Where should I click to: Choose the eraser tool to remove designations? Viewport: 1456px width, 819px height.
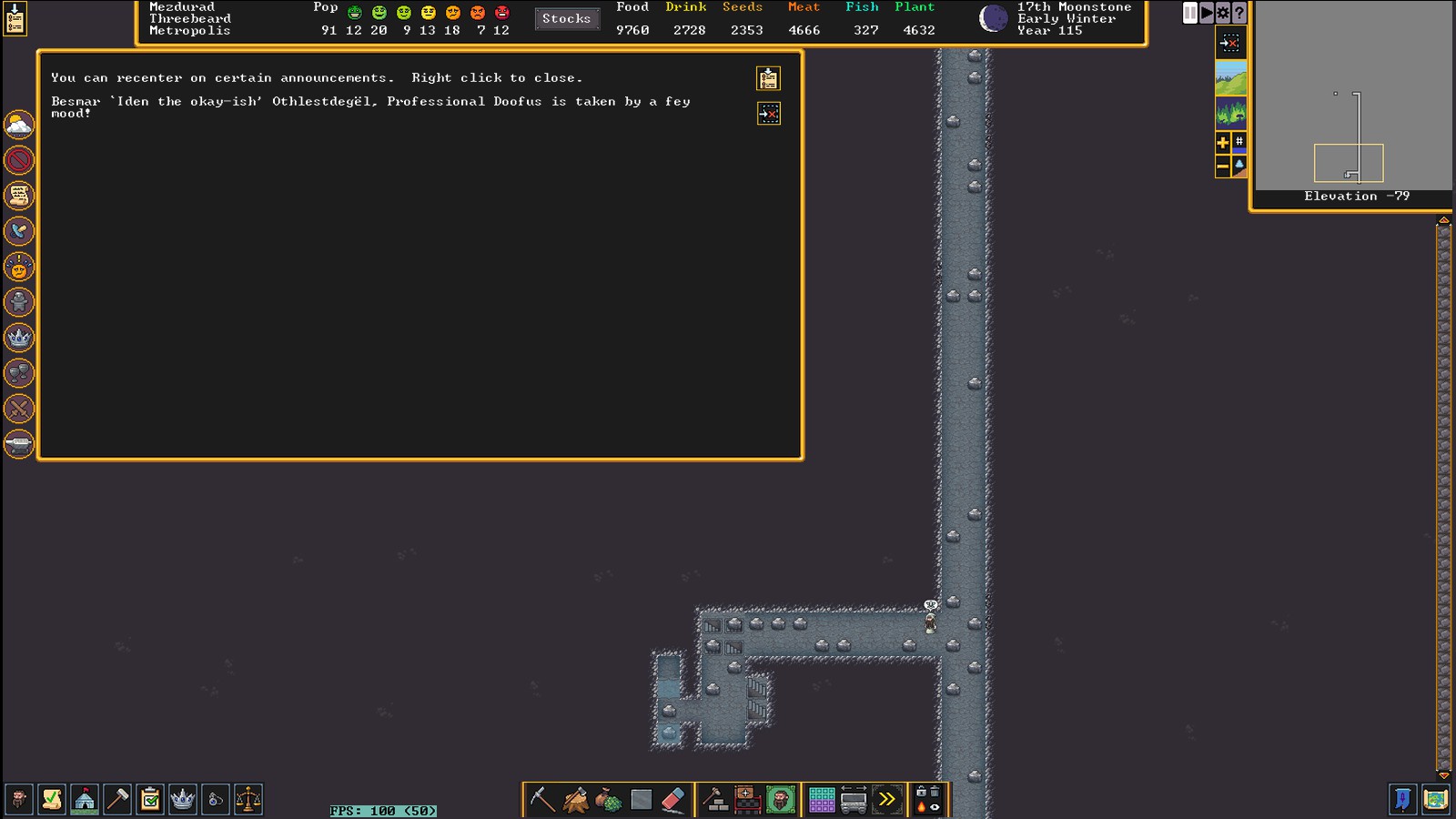[x=673, y=800]
